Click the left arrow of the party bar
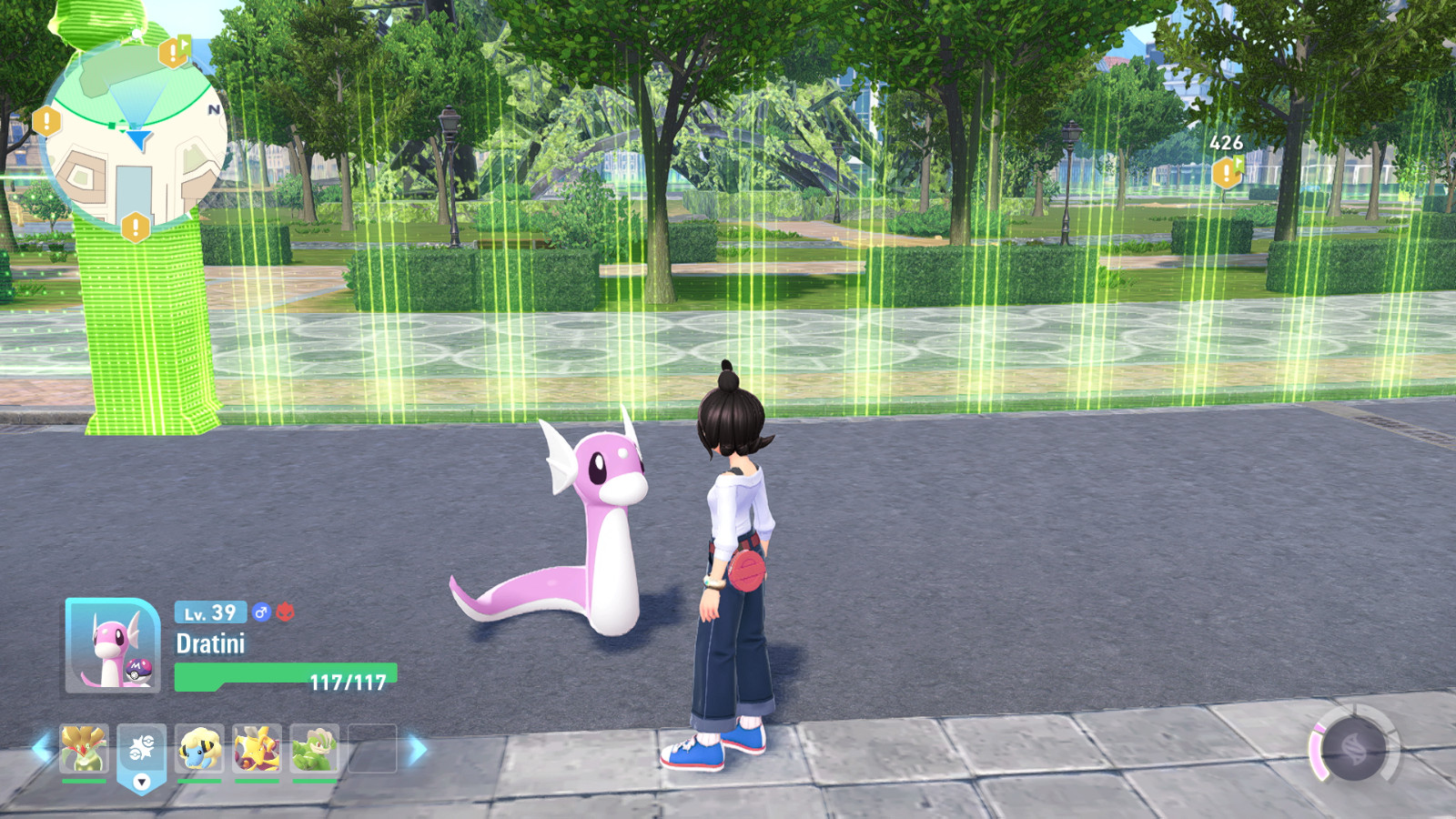 (40, 749)
